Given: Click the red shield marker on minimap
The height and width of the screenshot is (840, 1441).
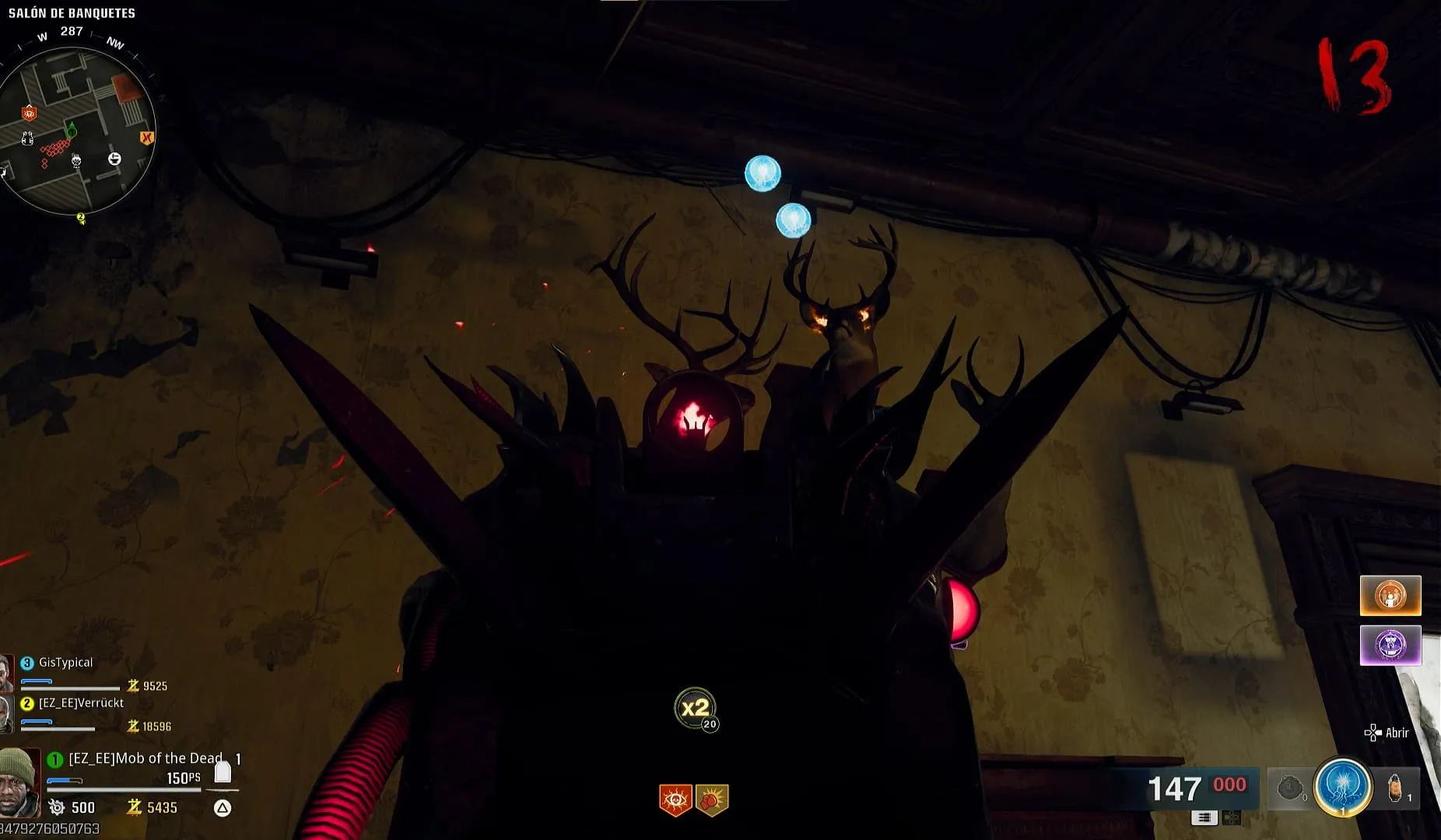Looking at the screenshot, I should pyautogui.click(x=29, y=114).
